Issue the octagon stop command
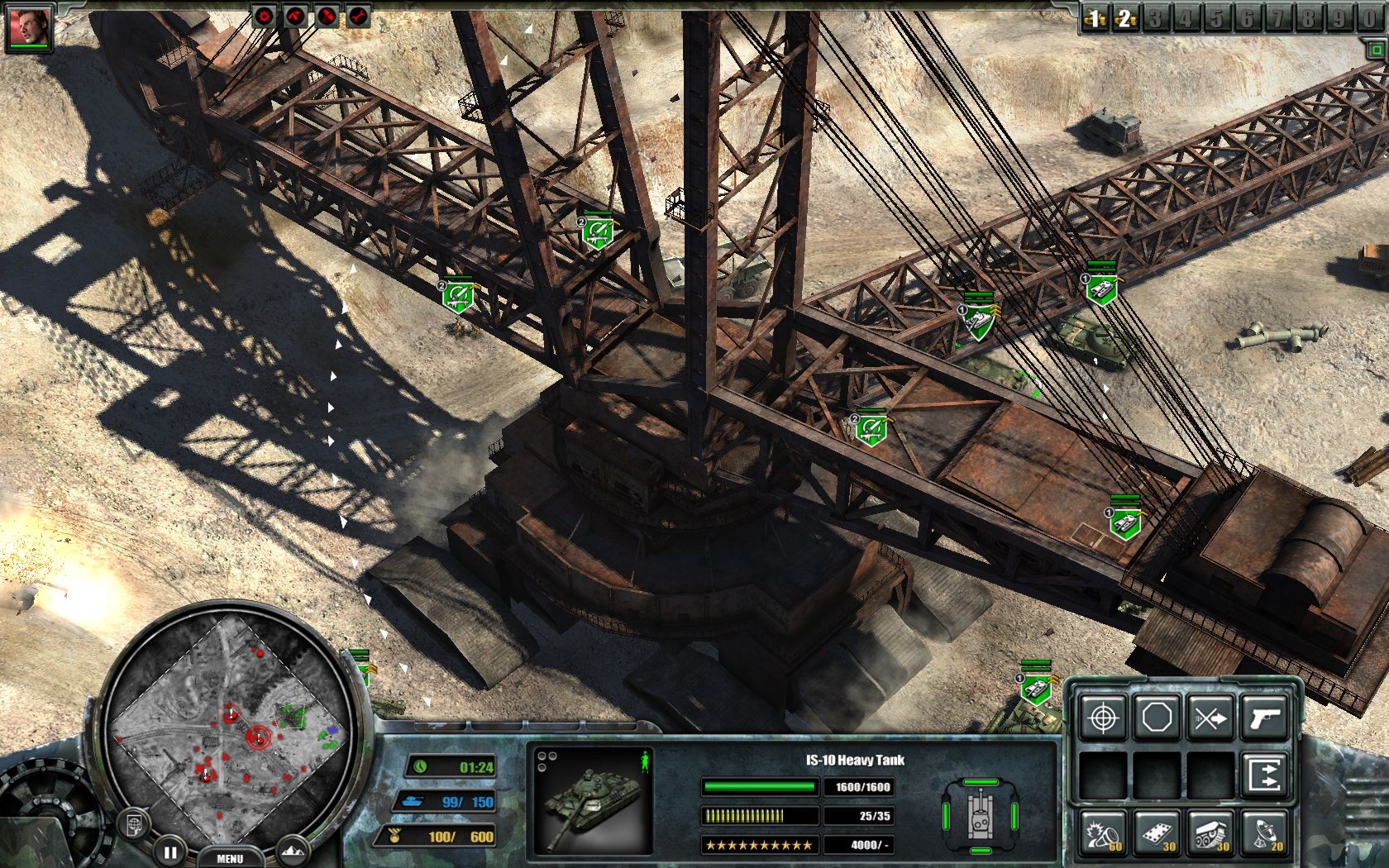 point(1156,718)
